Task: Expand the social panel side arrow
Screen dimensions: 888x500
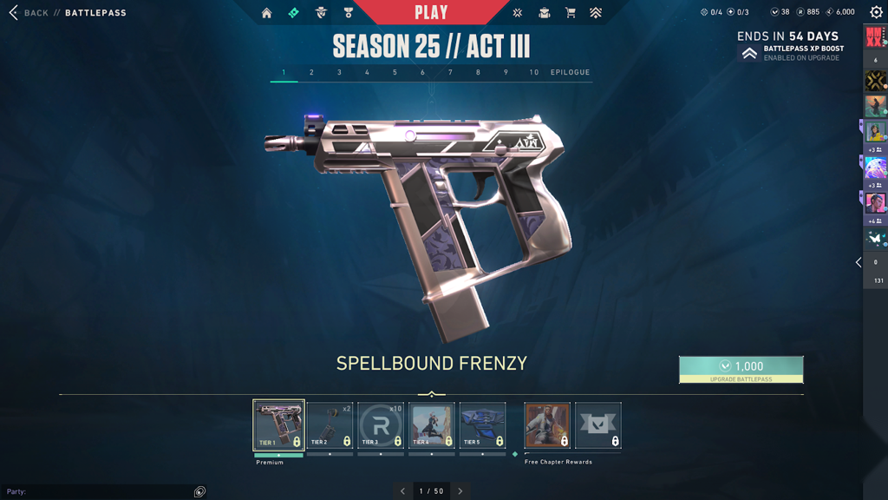Action: point(858,262)
